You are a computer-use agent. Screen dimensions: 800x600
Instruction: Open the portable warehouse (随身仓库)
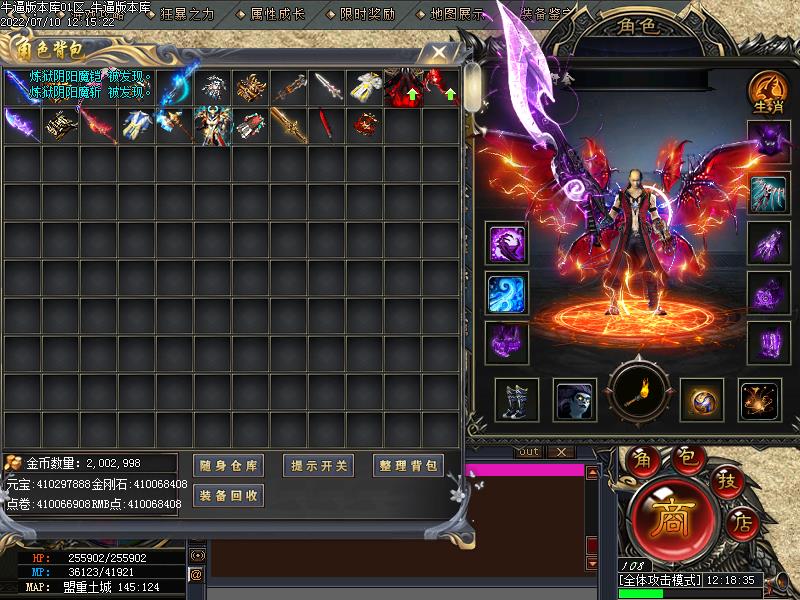click(x=228, y=465)
